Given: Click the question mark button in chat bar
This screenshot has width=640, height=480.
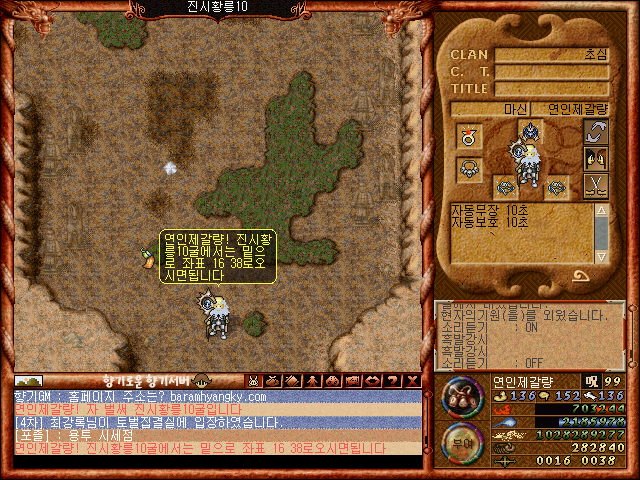Looking at the screenshot, I should pyautogui.click(x=394, y=381).
